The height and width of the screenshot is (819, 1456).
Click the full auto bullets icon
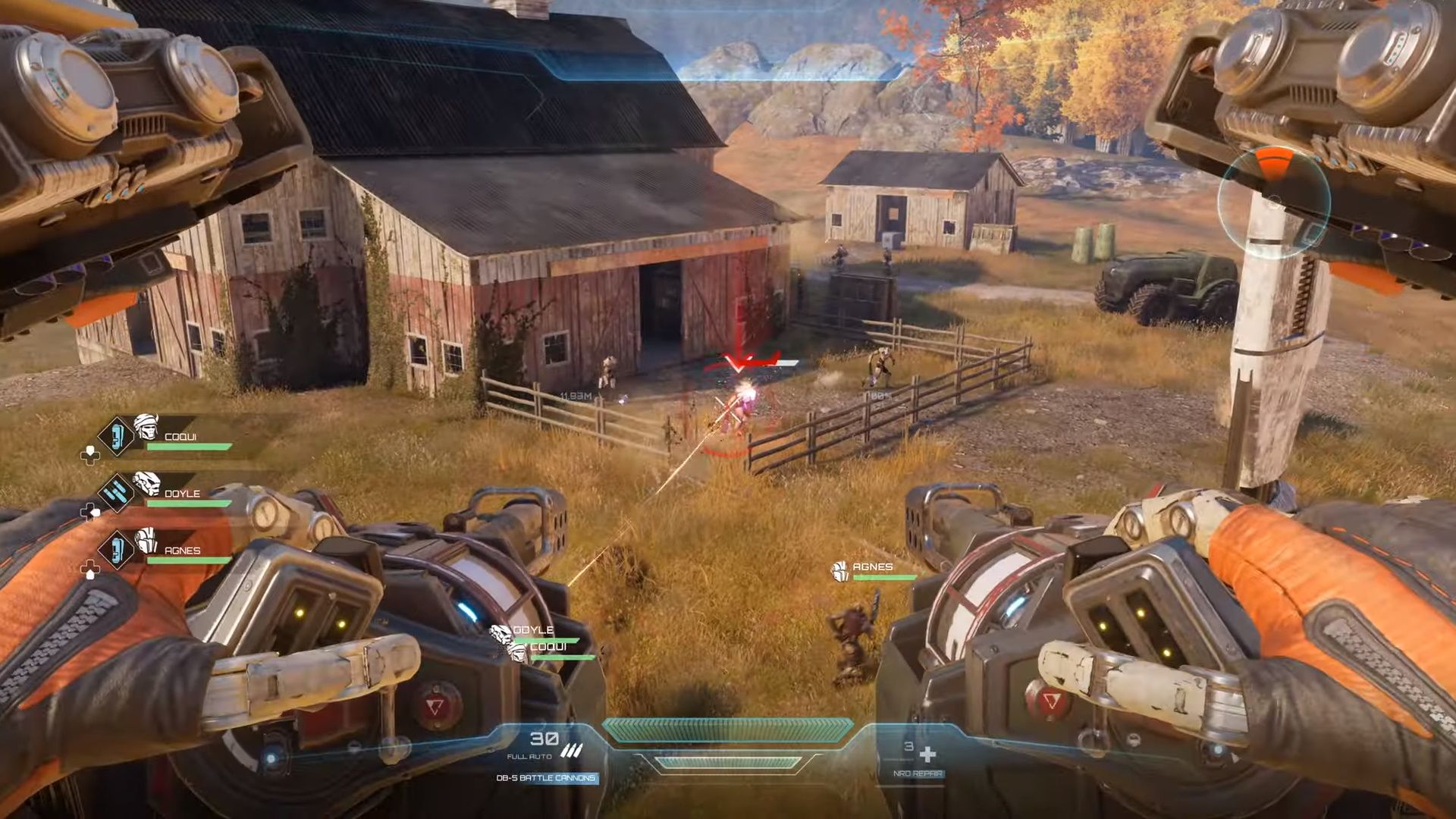click(570, 752)
